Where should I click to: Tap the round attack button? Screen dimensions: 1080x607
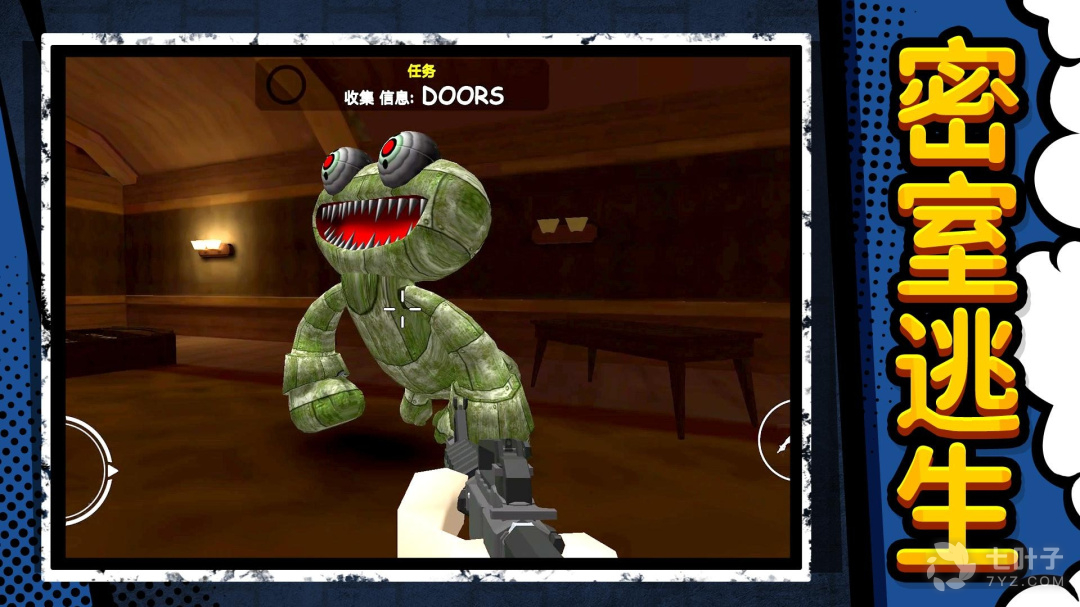coord(776,441)
